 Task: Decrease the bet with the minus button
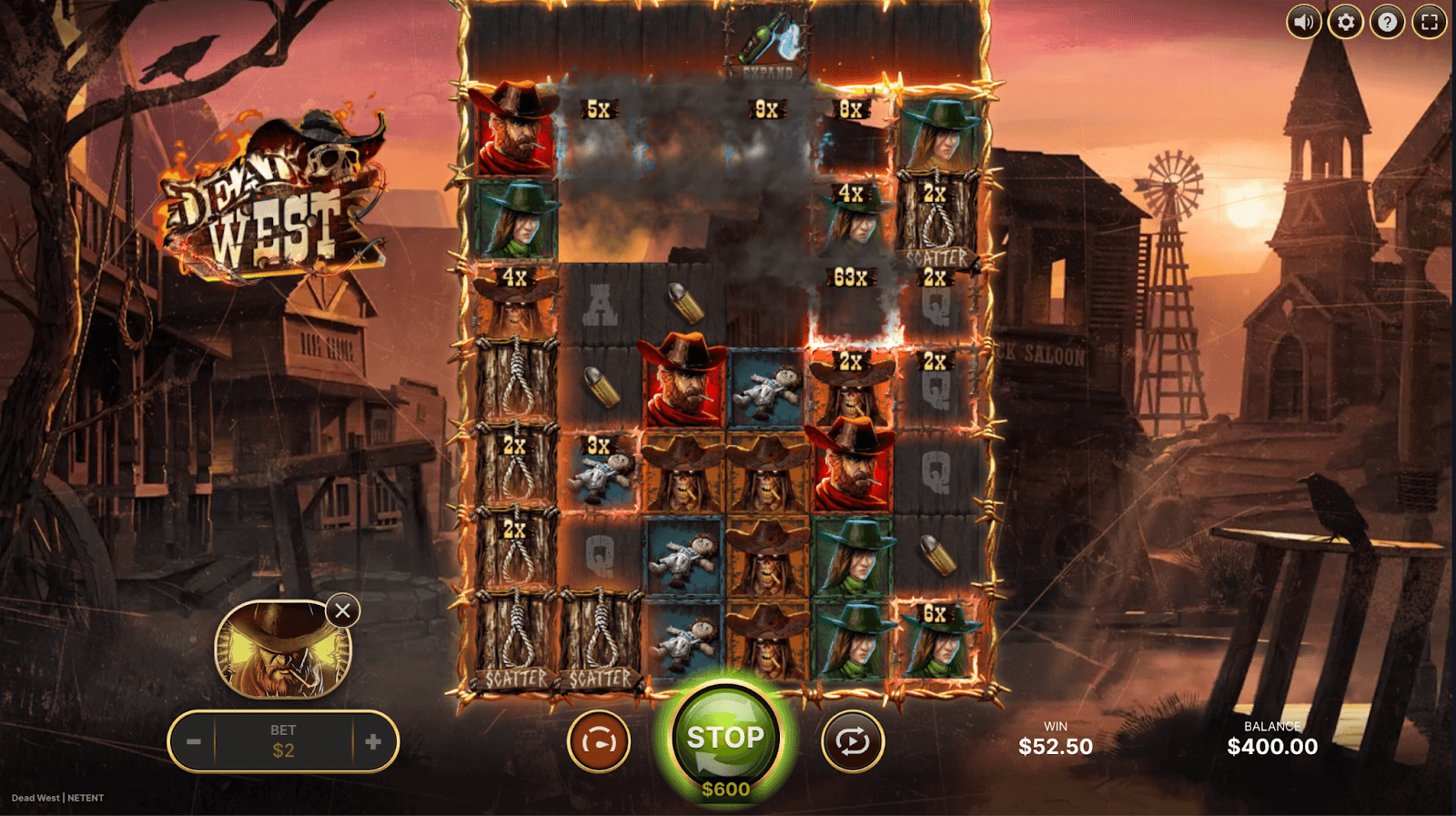pyautogui.click(x=194, y=742)
